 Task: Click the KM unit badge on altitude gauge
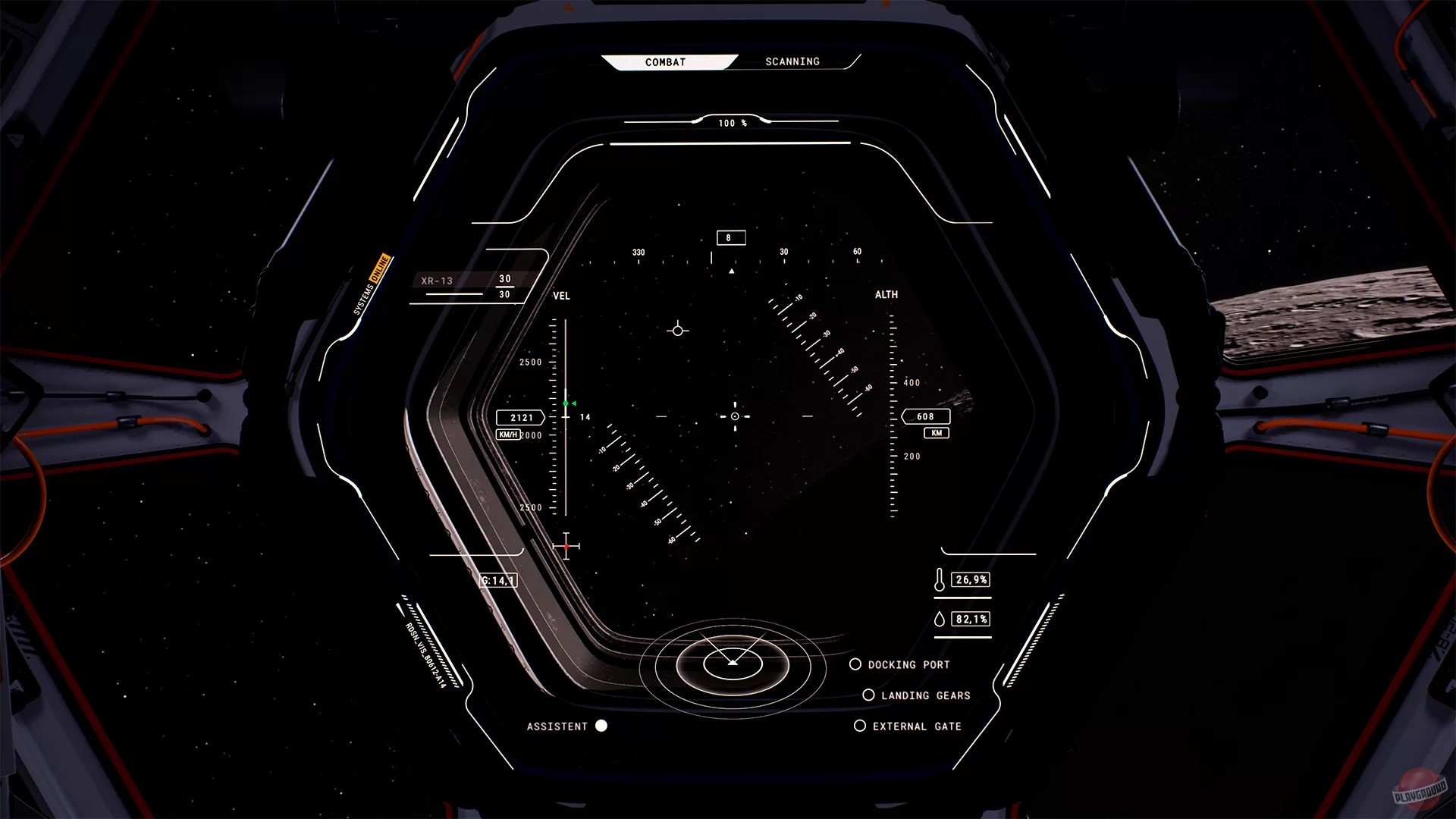coord(935,433)
